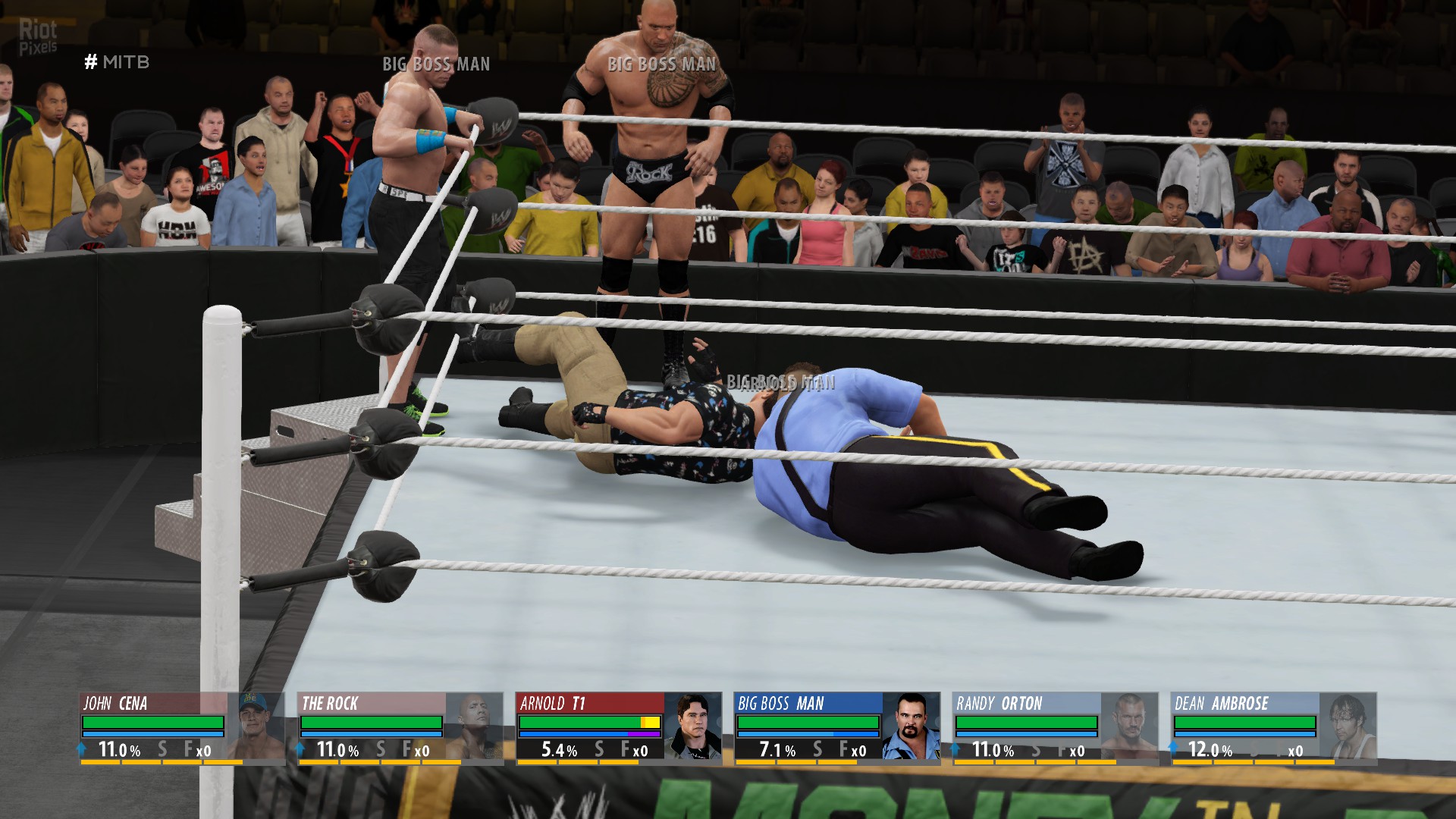The width and height of the screenshot is (1456, 819).
Task: Click John Cena's portrait thumbnail
Action: 256,726
